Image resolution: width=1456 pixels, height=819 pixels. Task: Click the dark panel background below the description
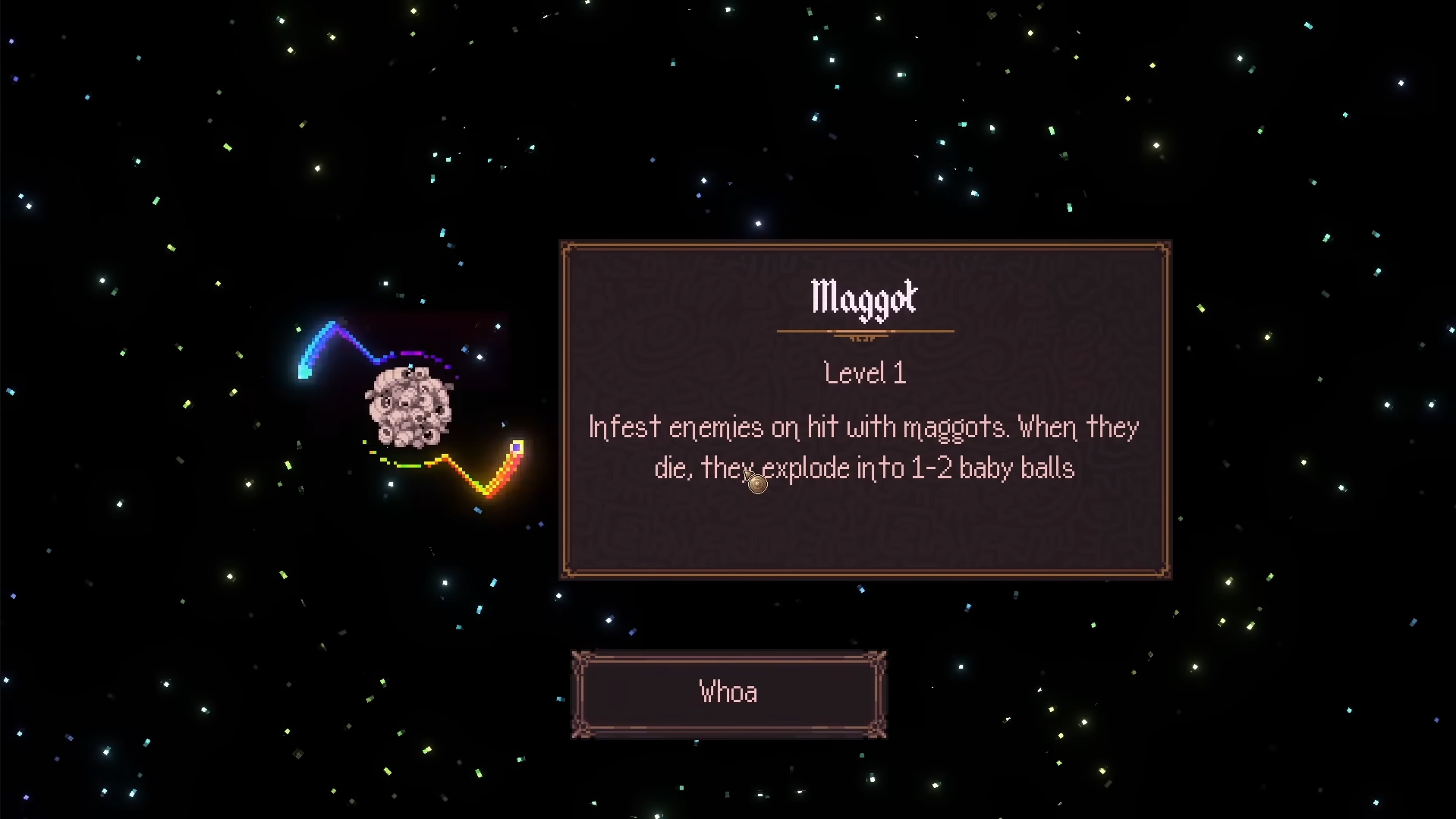865,531
